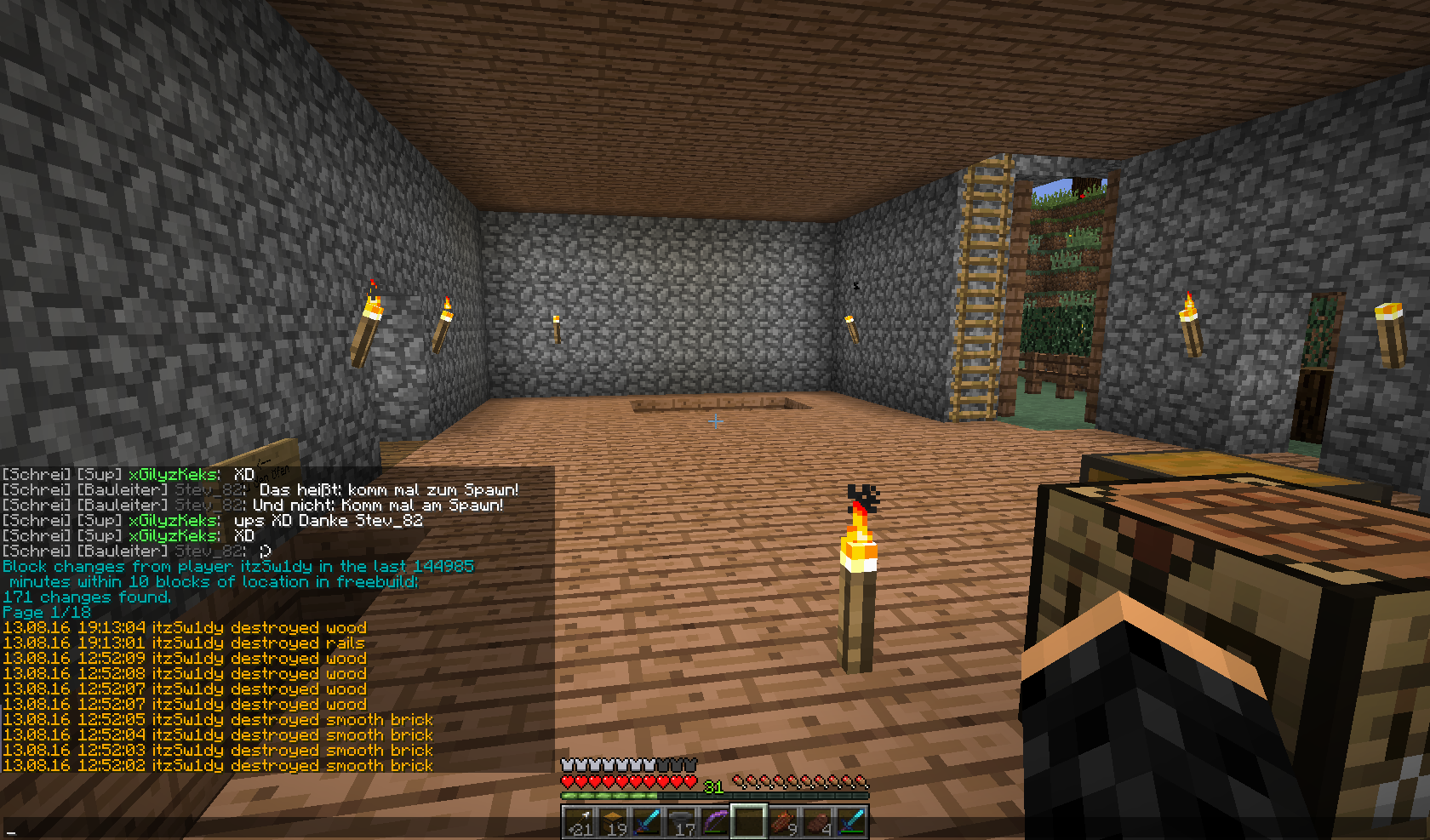Choose the diamond sword beside the chest stack
Image resolution: width=1430 pixels, height=840 pixels.
point(647,822)
